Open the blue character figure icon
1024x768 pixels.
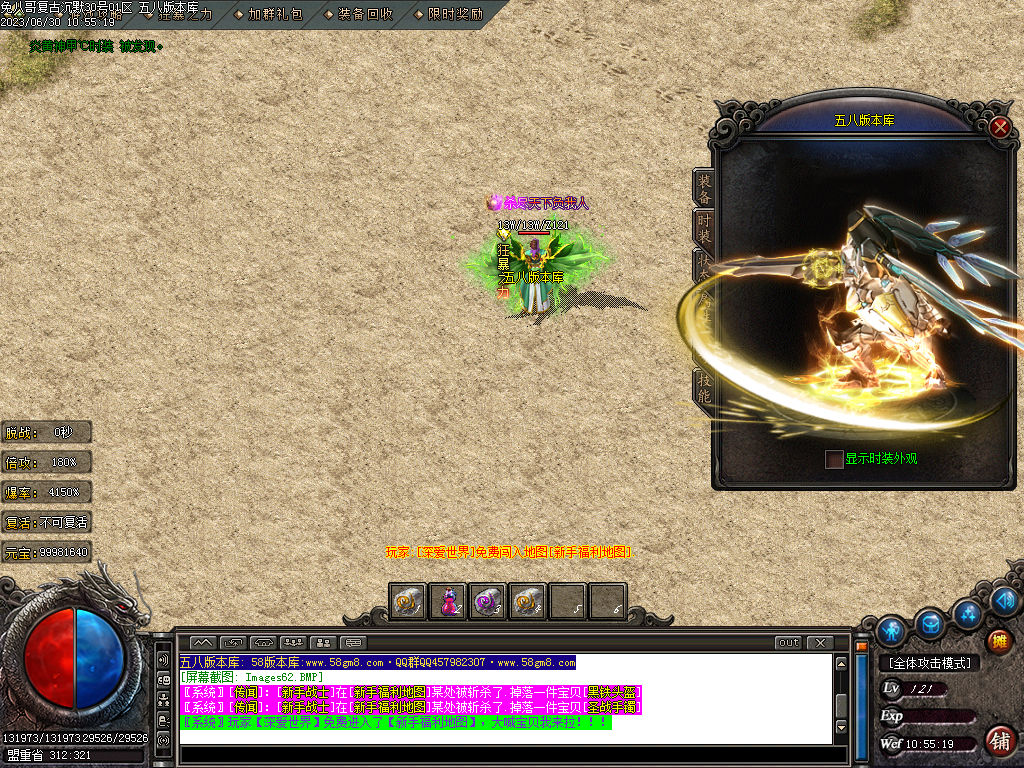click(890, 631)
